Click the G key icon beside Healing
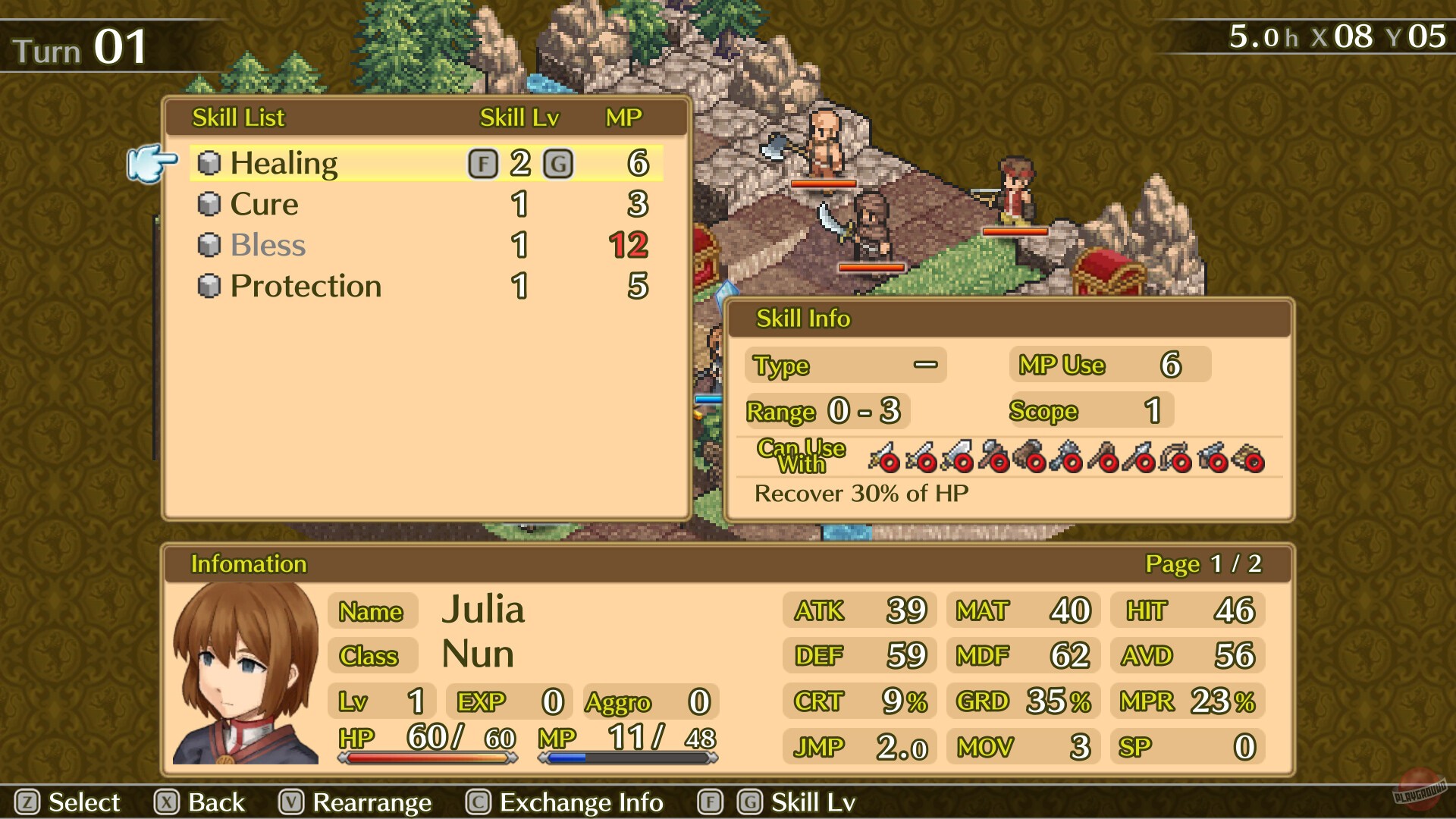This screenshot has width=1456, height=819. (x=559, y=162)
